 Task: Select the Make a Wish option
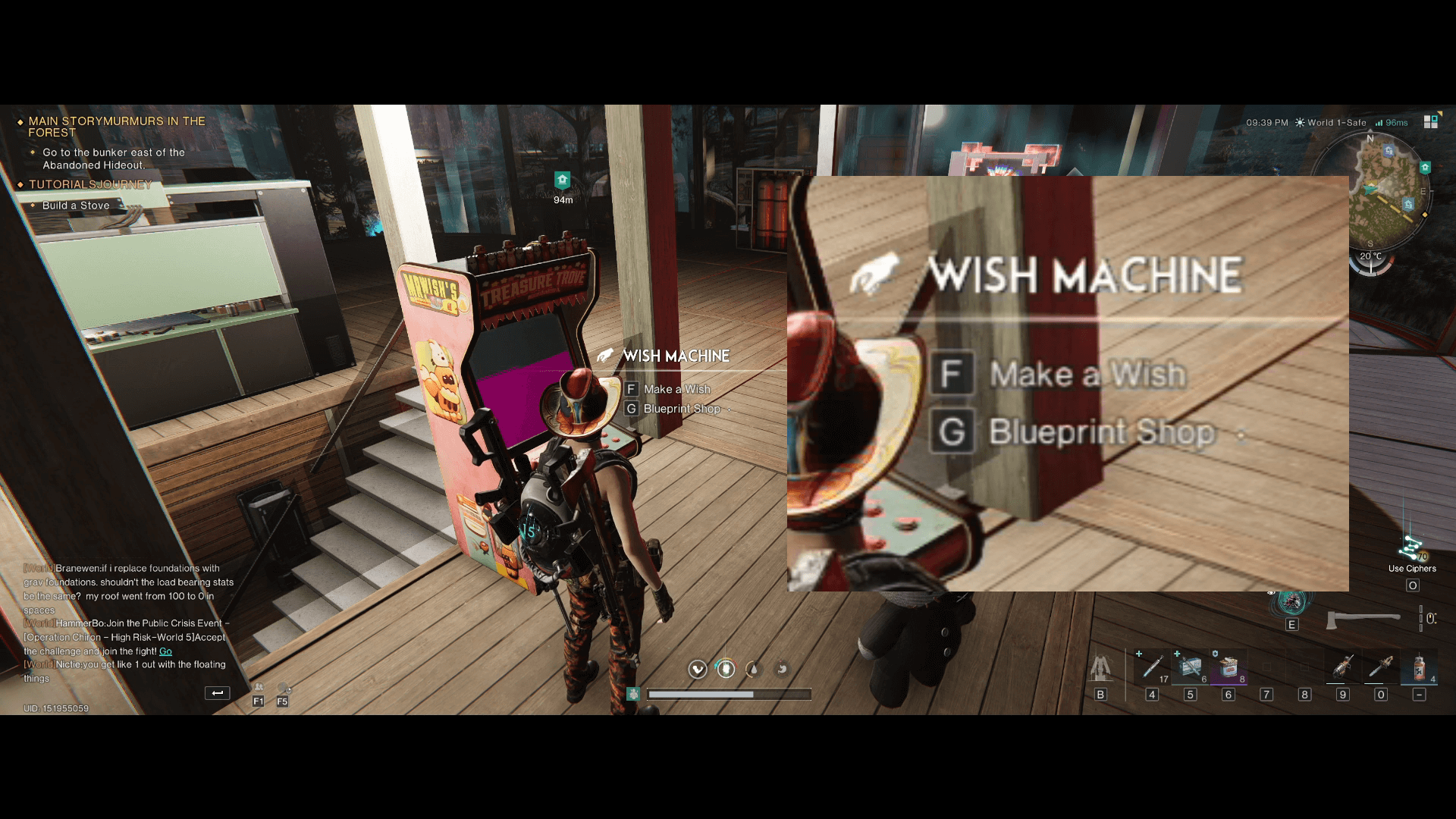pyautogui.click(x=676, y=389)
